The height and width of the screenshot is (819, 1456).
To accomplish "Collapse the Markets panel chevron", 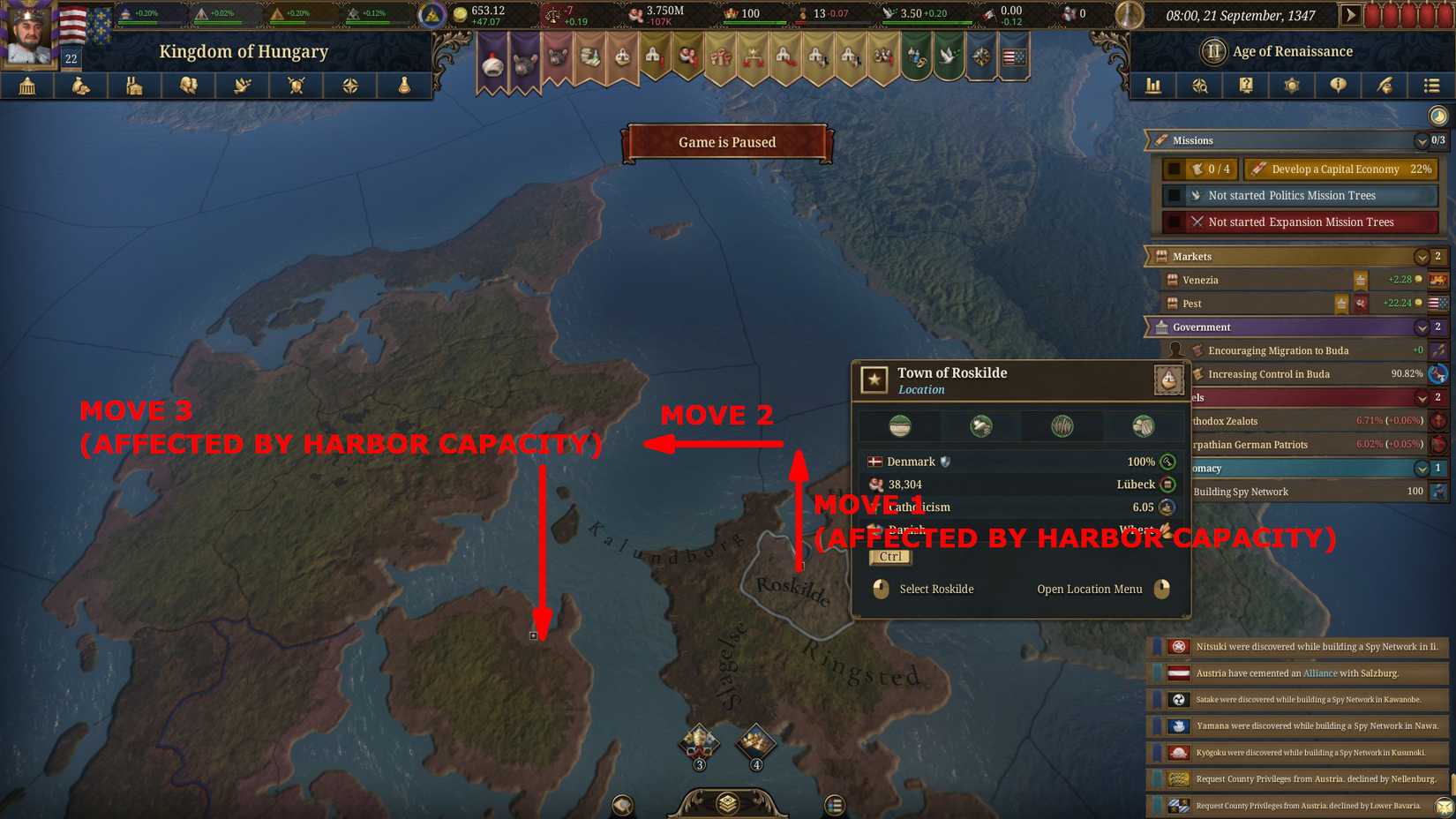I will [x=1422, y=257].
